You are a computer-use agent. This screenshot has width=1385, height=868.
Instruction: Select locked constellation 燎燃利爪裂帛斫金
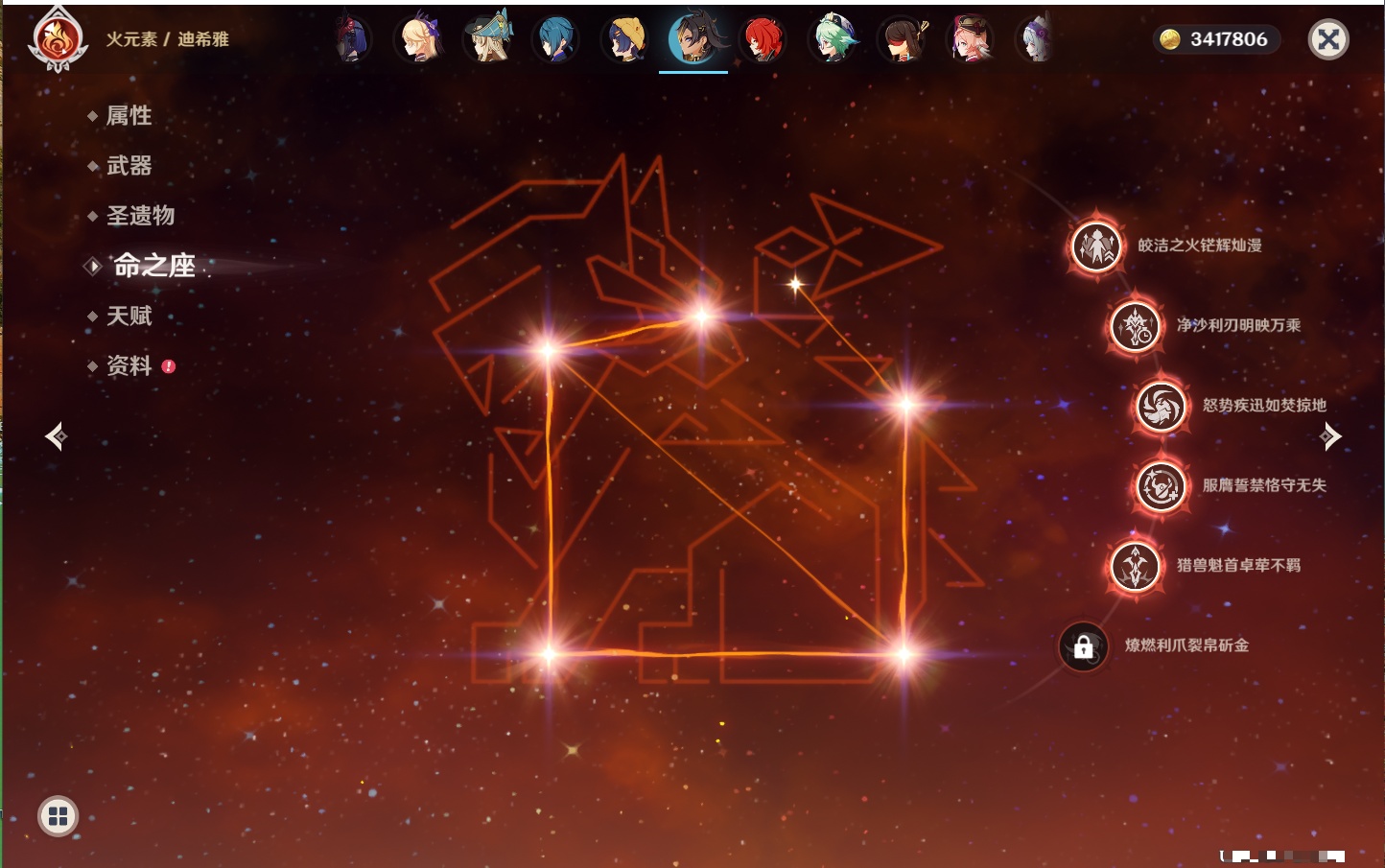[1084, 646]
